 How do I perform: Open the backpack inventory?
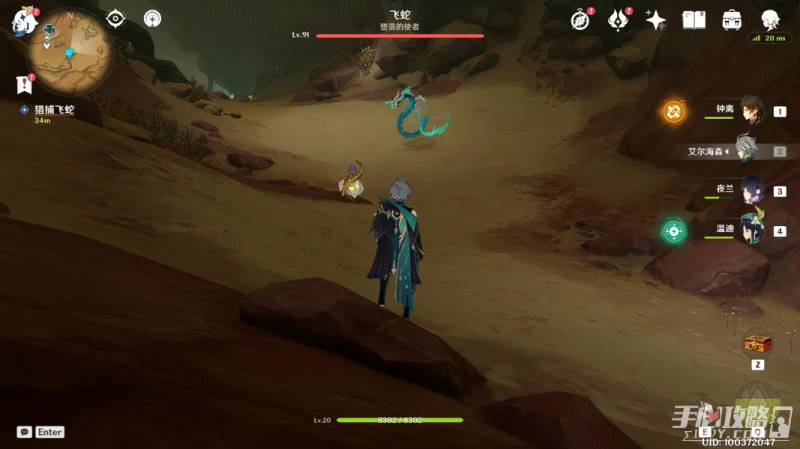click(x=732, y=19)
